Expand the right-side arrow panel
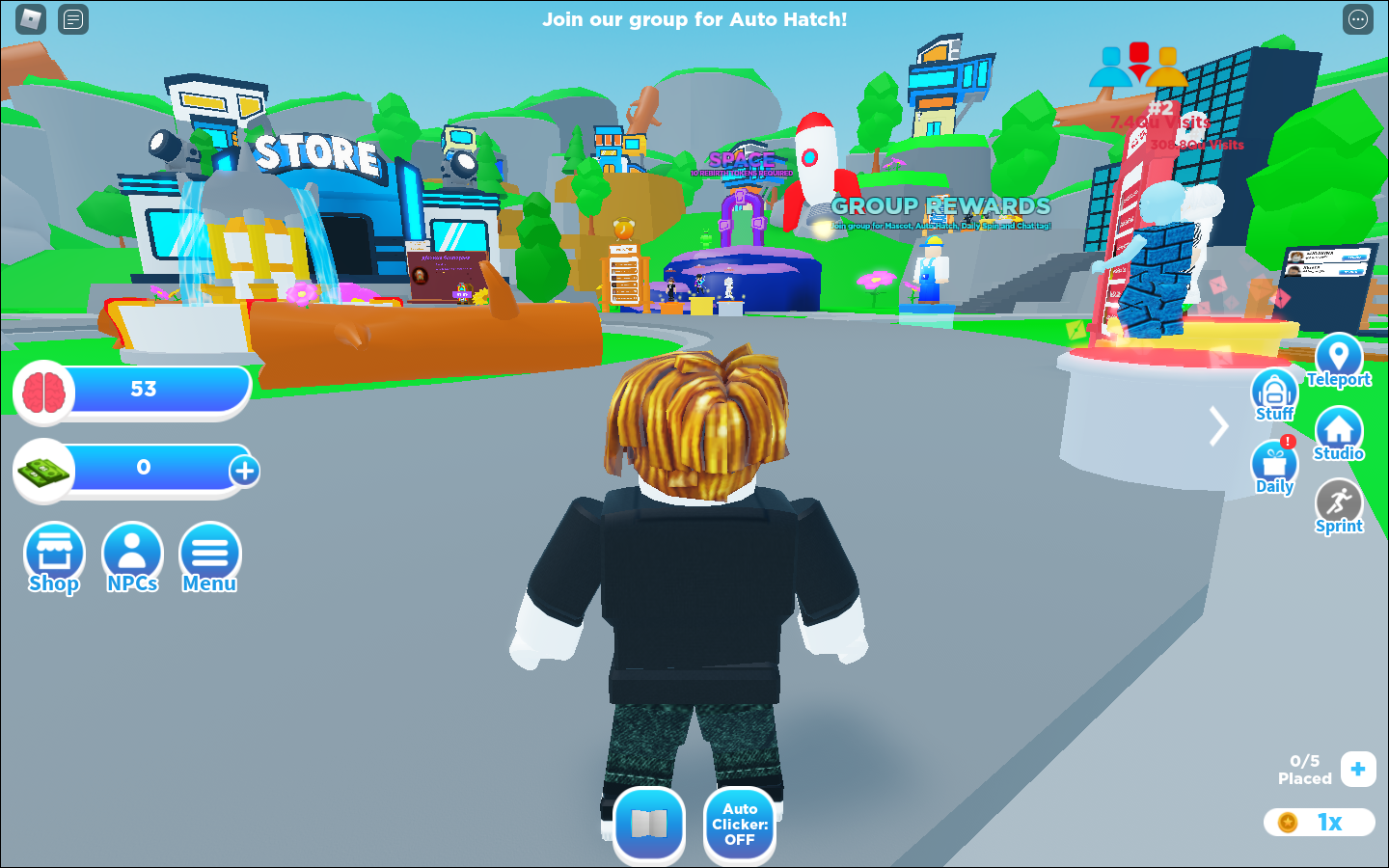This screenshot has height=868, width=1389. [x=1217, y=426]
